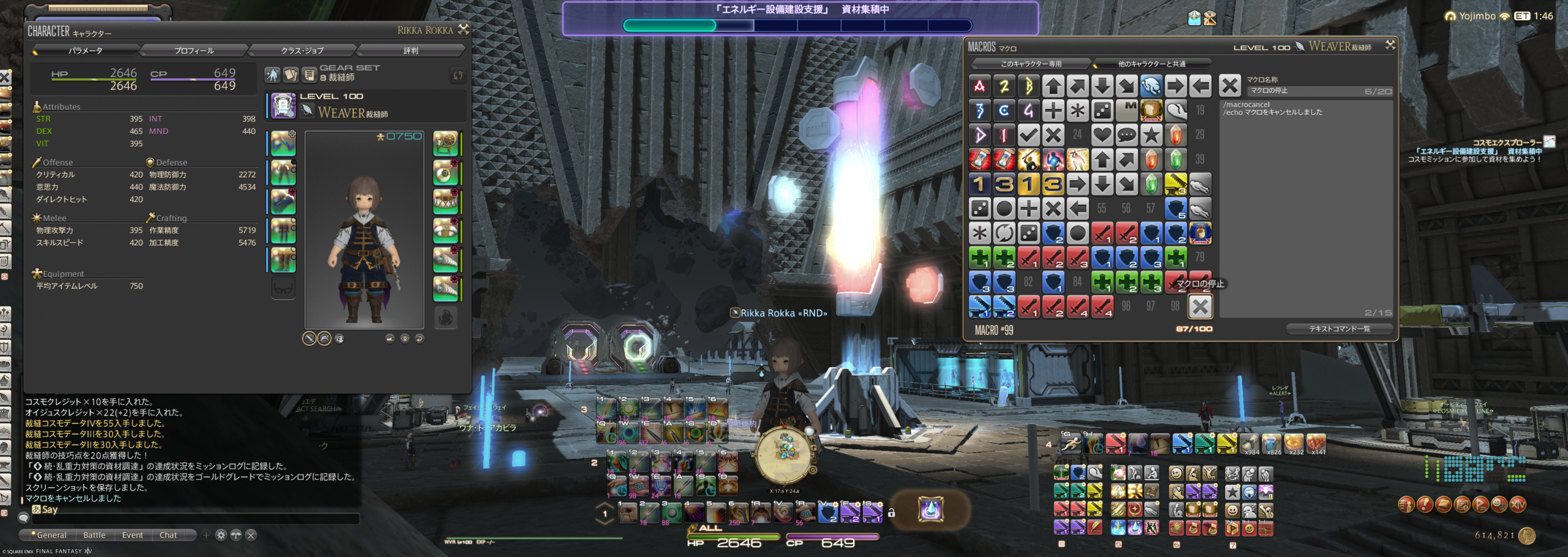The image size is (1568, 557).
Task: Show the 評判 reputation tab
Action: click(410, 51)
